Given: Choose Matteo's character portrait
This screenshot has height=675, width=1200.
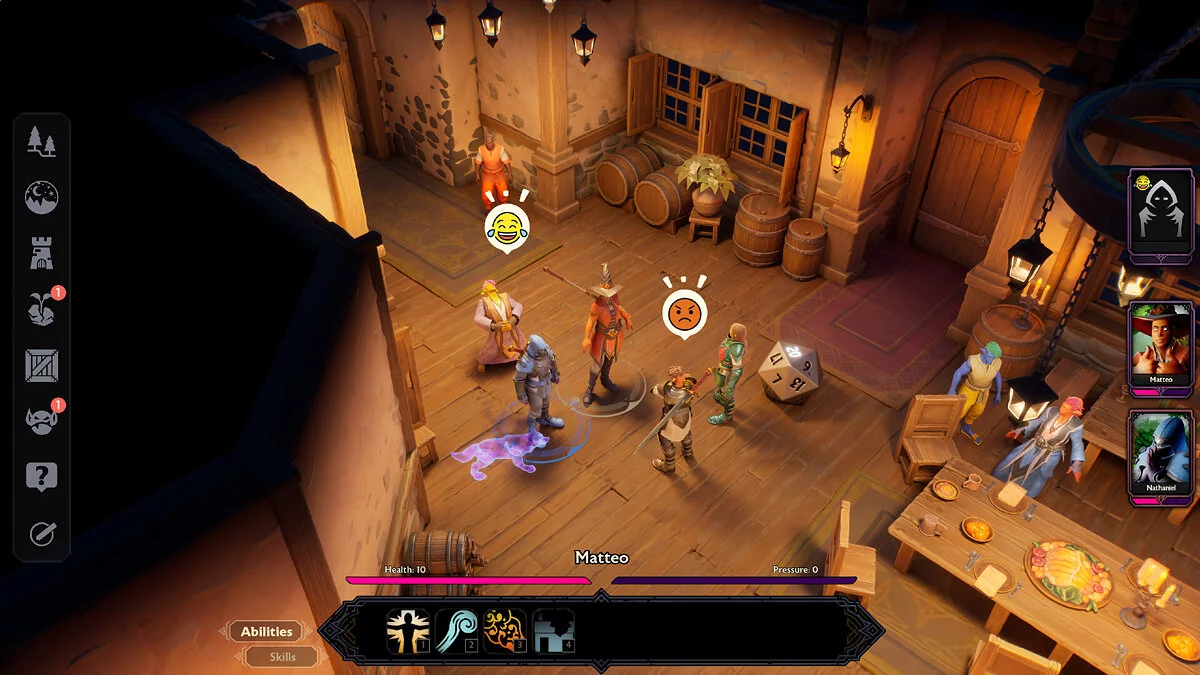Looking at the screenshot, I should coord(1161,345).
